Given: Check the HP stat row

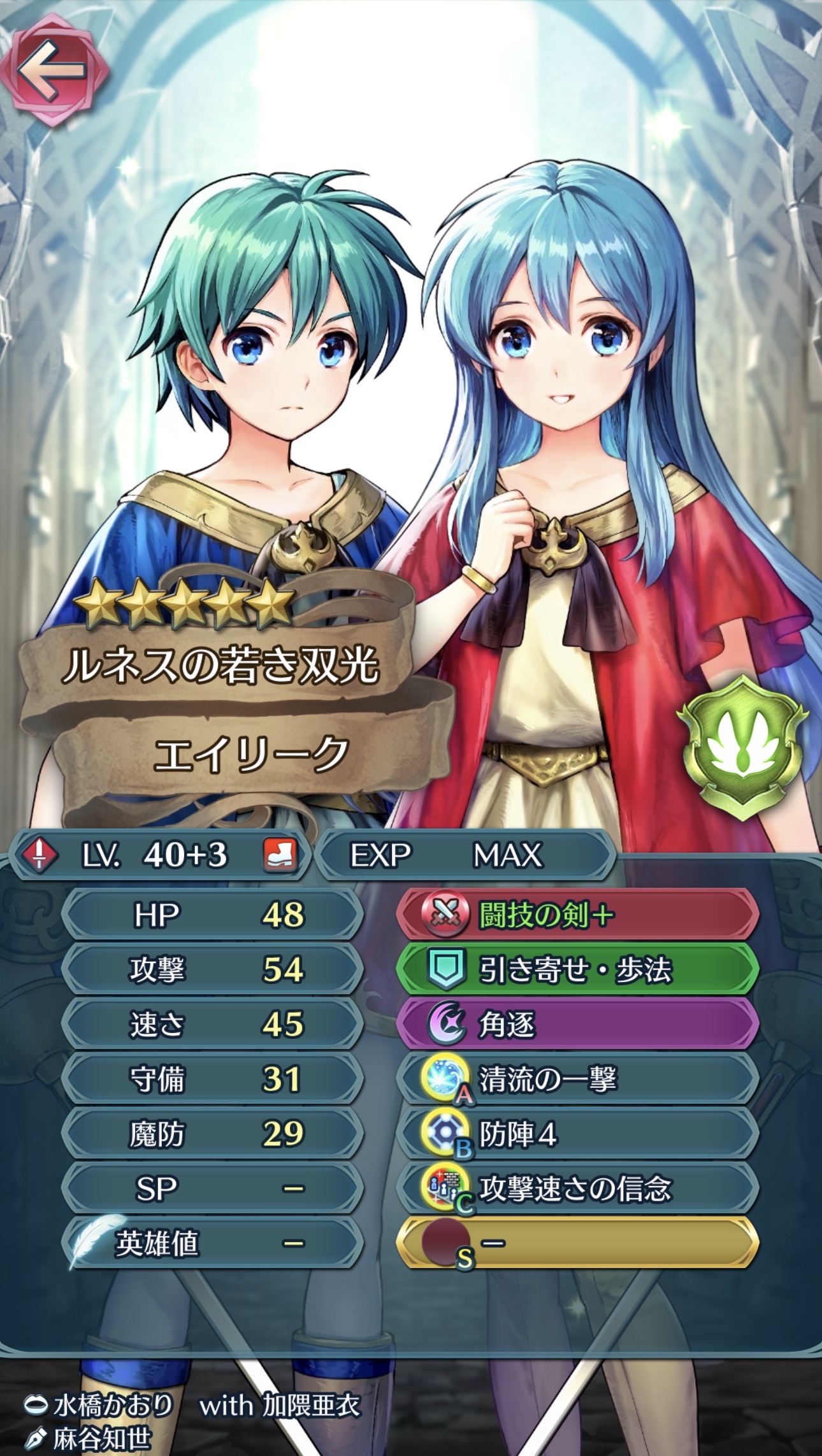Looking at the screenshot, I should (x=213, y=915).
